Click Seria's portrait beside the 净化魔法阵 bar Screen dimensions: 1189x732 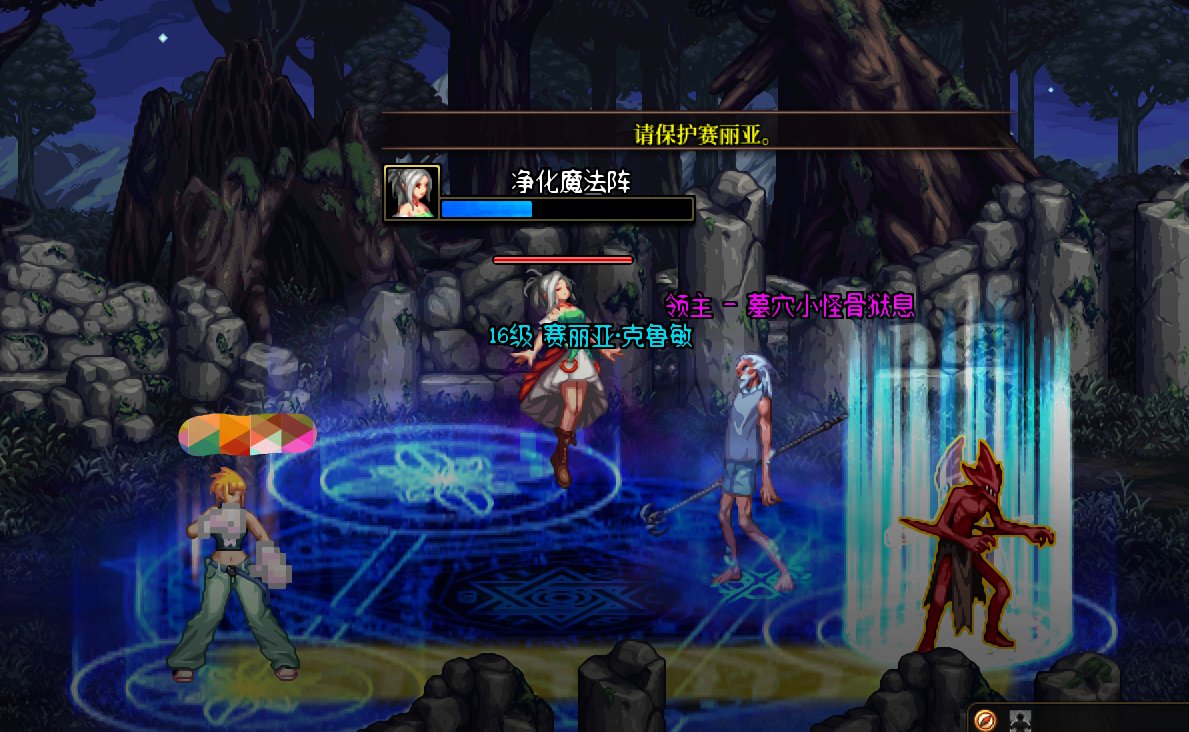pyautogui.click(x=411, y=192)
